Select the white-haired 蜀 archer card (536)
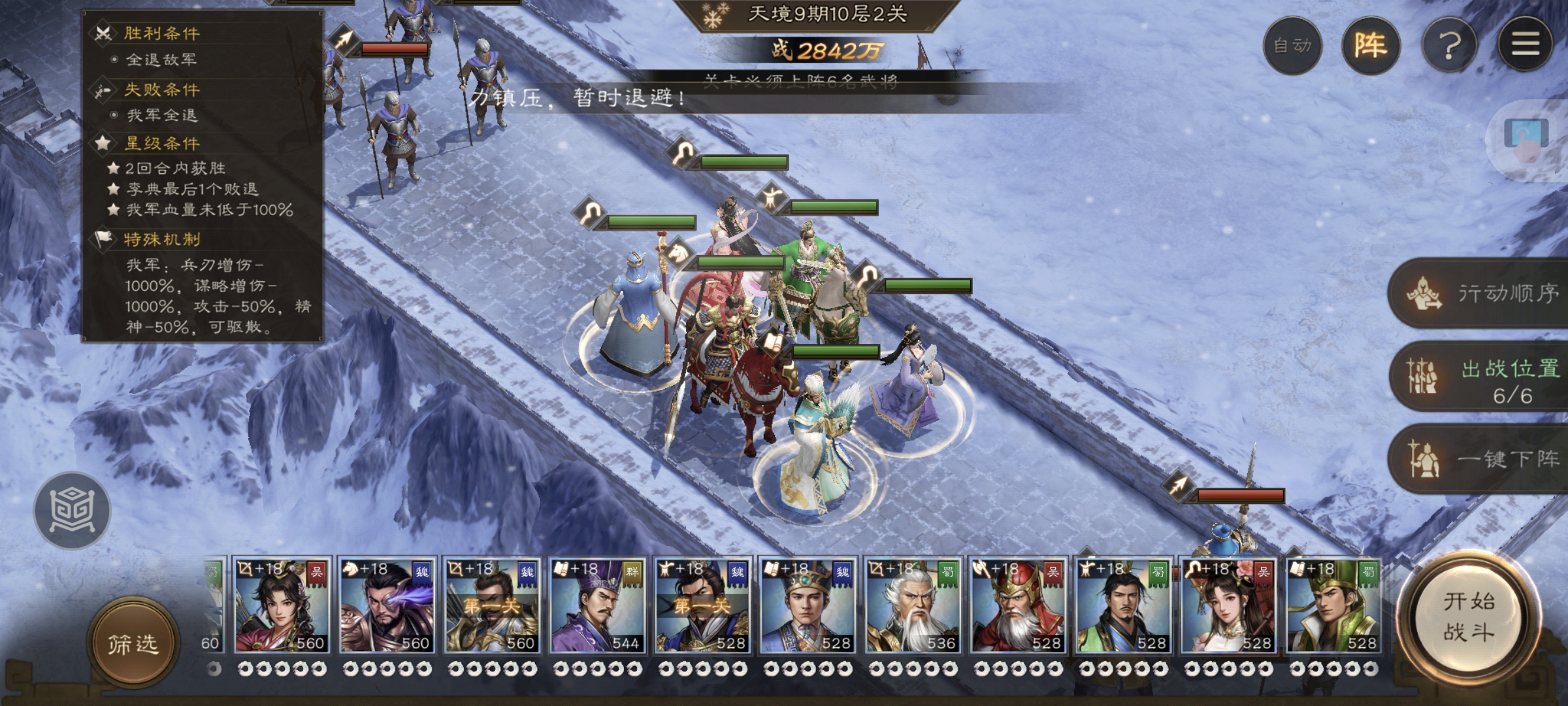This screenshot has height=706, width=1568. click(913, 606)
